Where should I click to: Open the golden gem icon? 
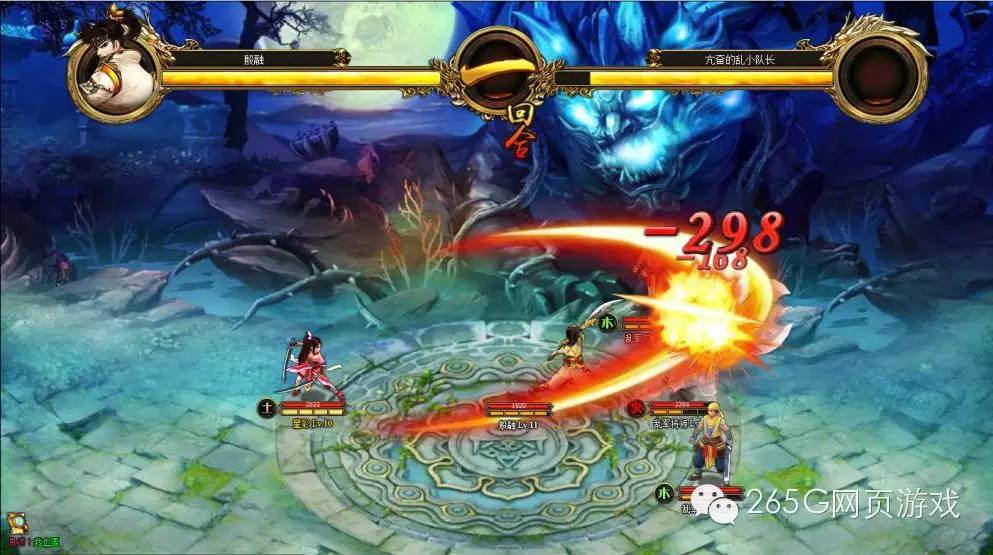click(17, 524)
